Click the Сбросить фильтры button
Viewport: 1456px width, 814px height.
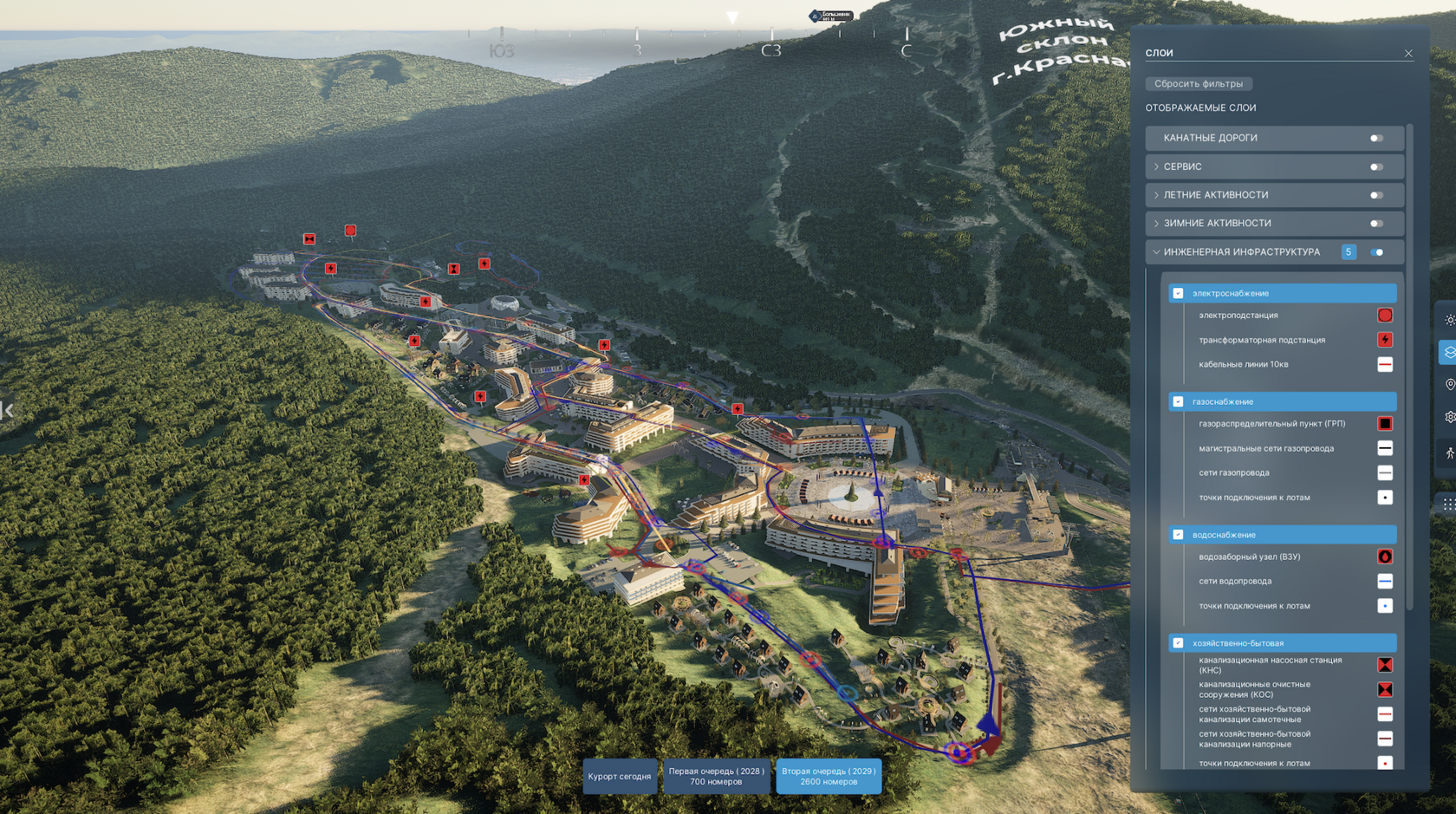click(x=1199, y=84)
